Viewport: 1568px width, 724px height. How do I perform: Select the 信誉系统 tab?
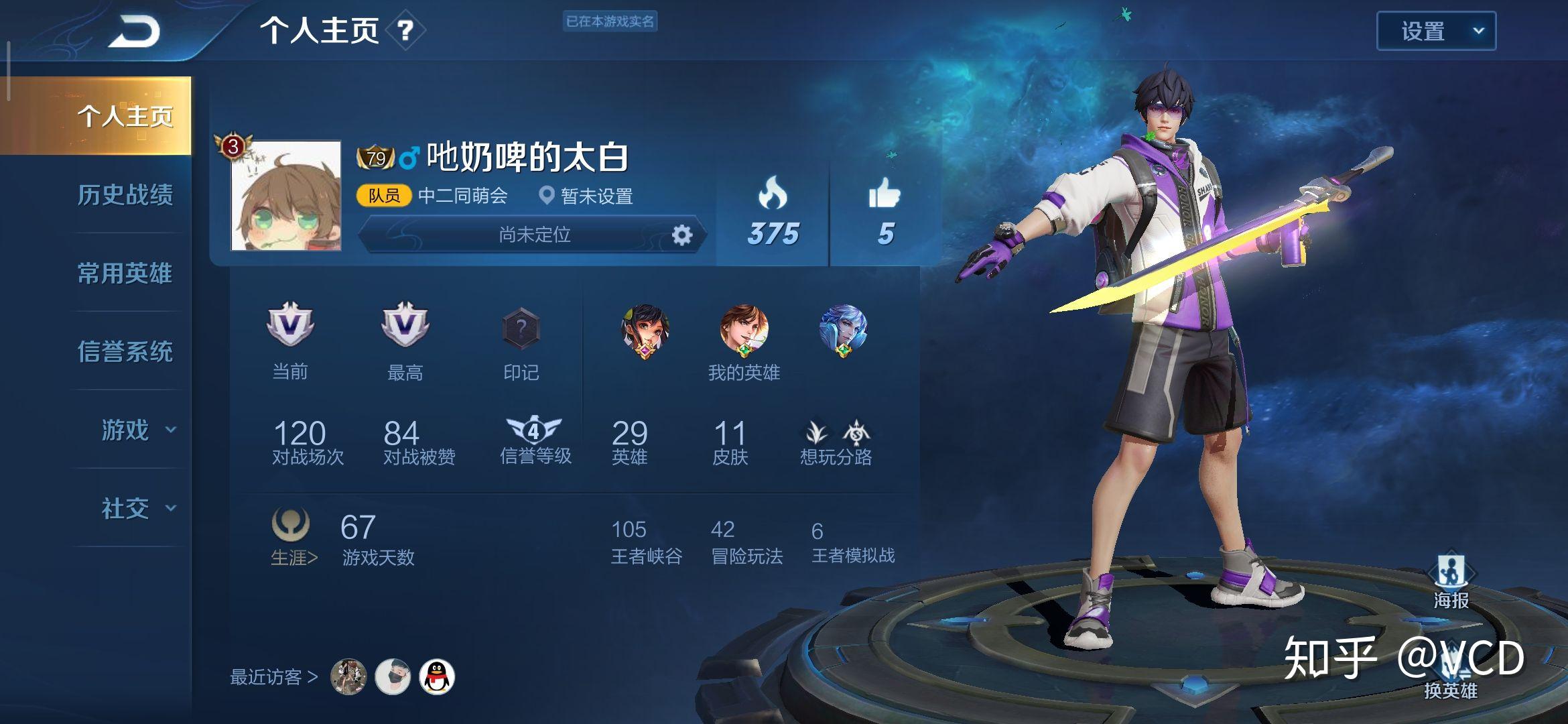(125, 352)
